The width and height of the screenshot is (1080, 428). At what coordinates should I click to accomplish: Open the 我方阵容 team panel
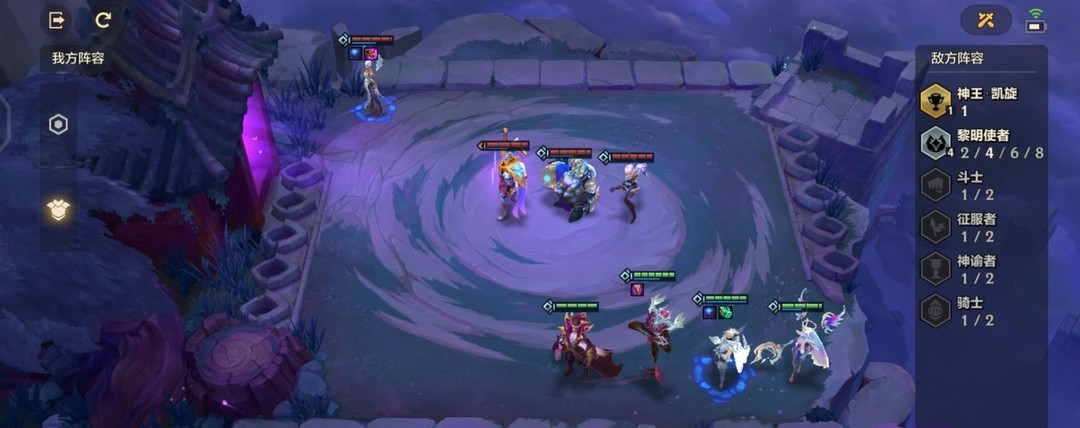(x=77, y=58)
